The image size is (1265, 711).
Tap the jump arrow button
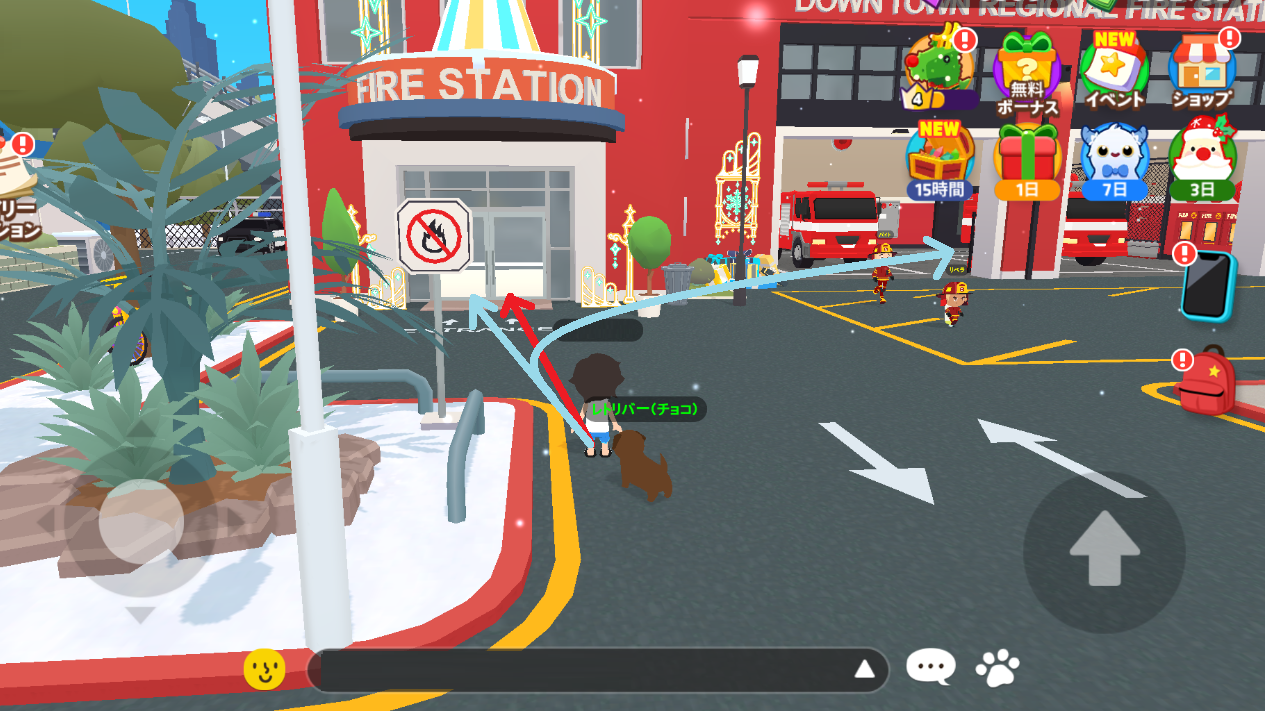pos(1104,550)
